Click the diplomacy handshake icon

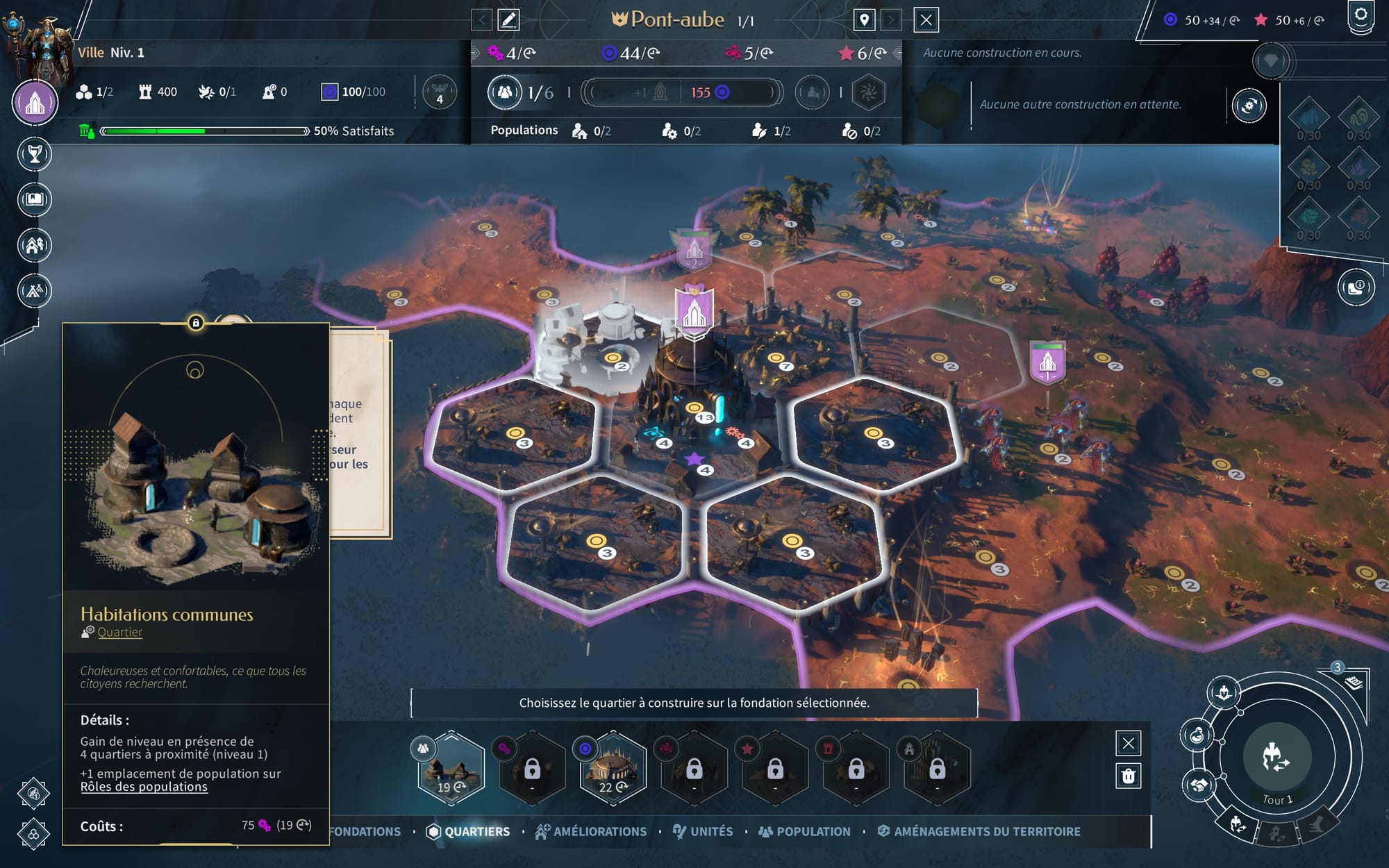[1198, 785]
